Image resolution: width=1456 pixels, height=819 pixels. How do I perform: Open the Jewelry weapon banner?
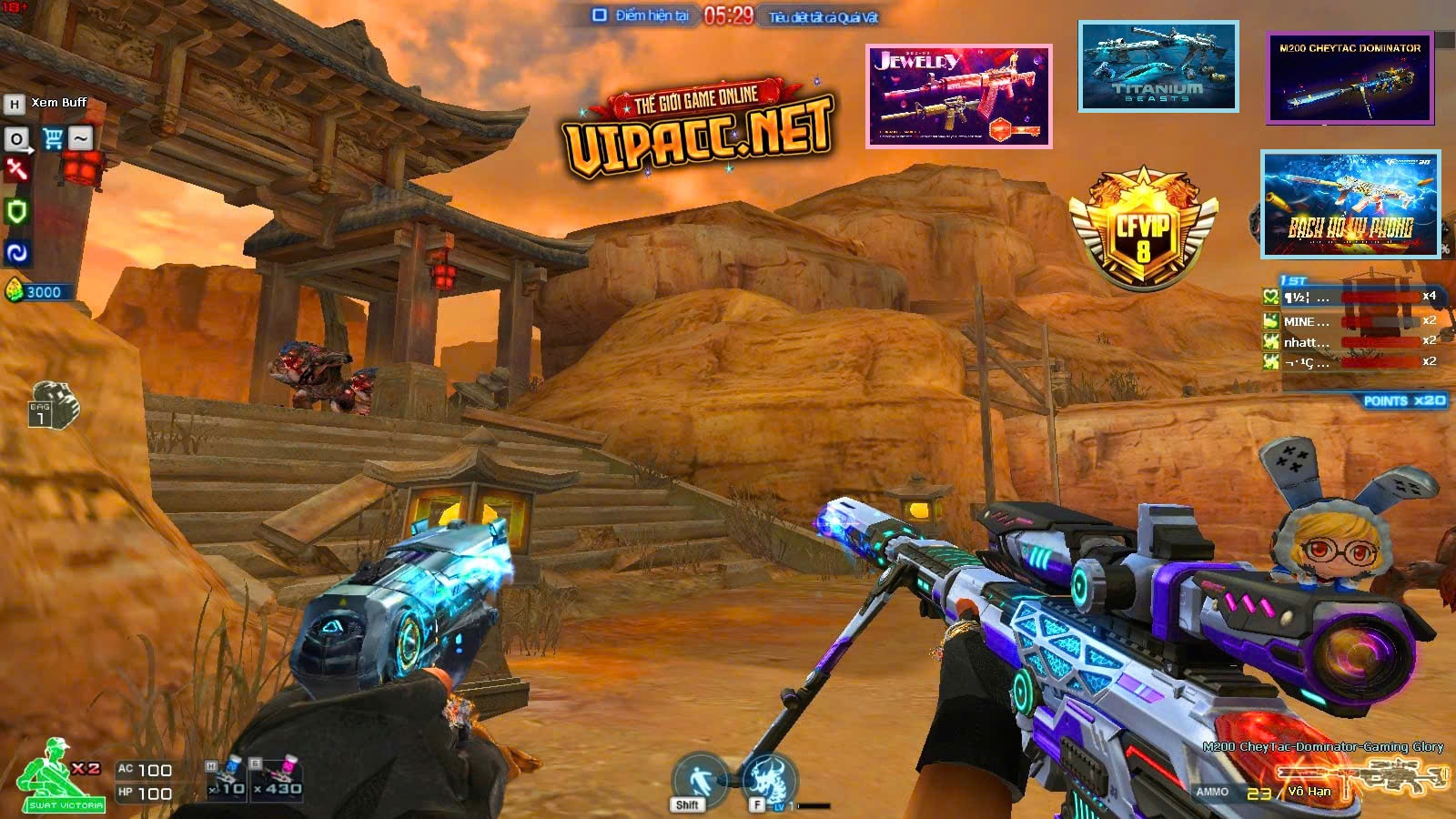(x=958, y=96)
